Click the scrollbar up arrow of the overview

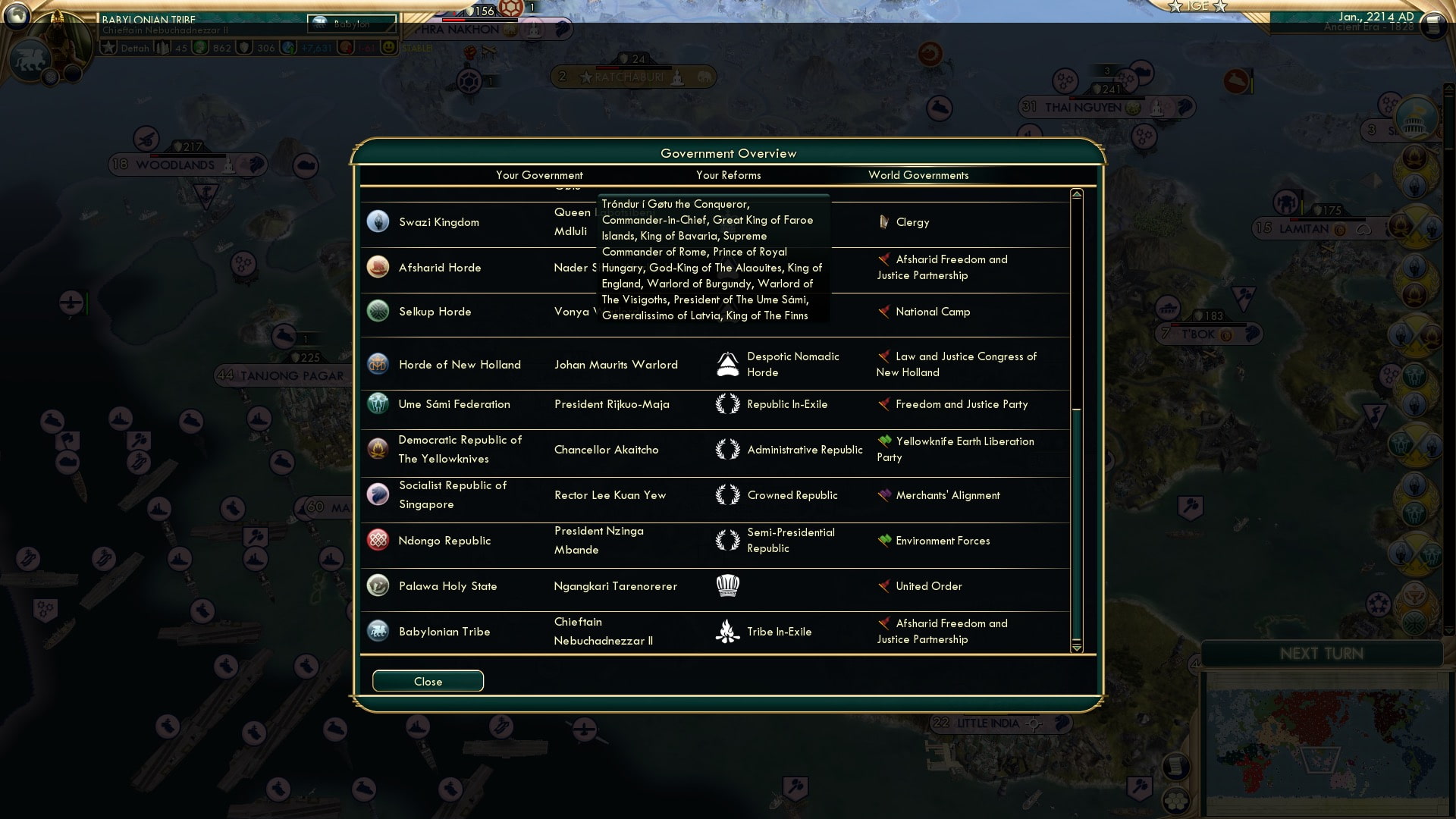pos(1075,194)
